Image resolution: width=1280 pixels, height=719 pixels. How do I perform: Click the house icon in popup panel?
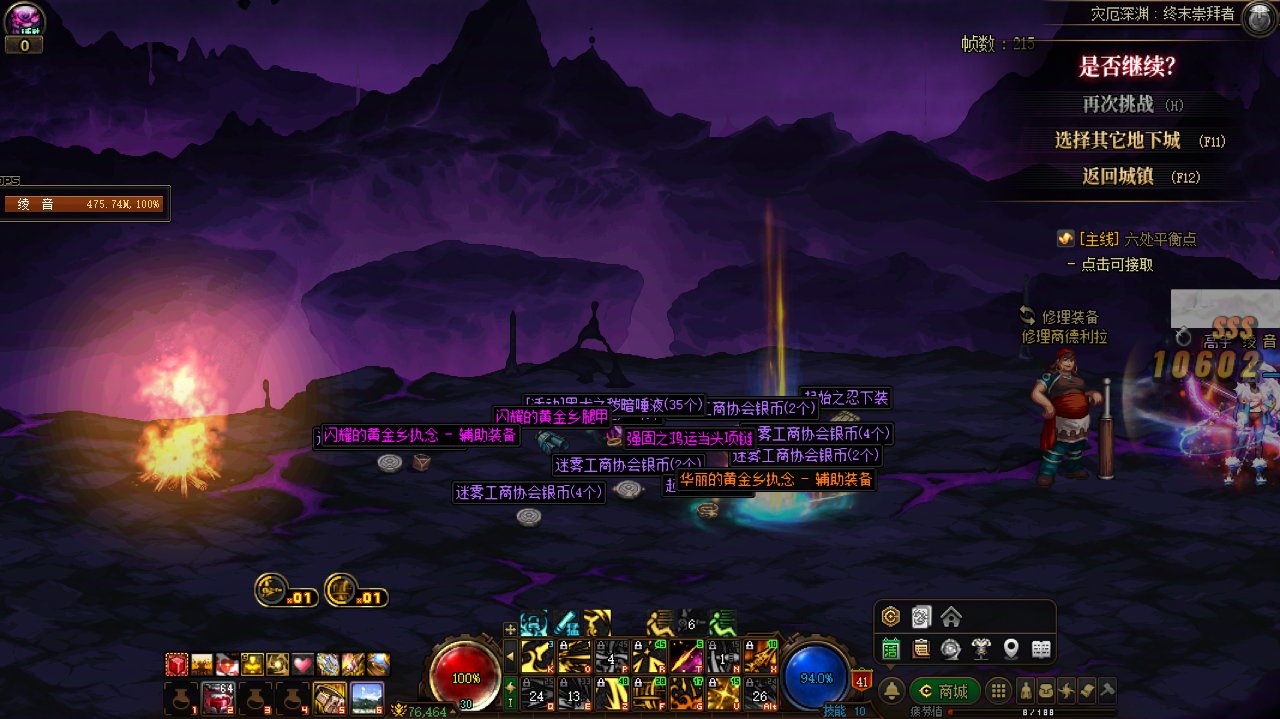pyautogui.click(x=950, y=616)
